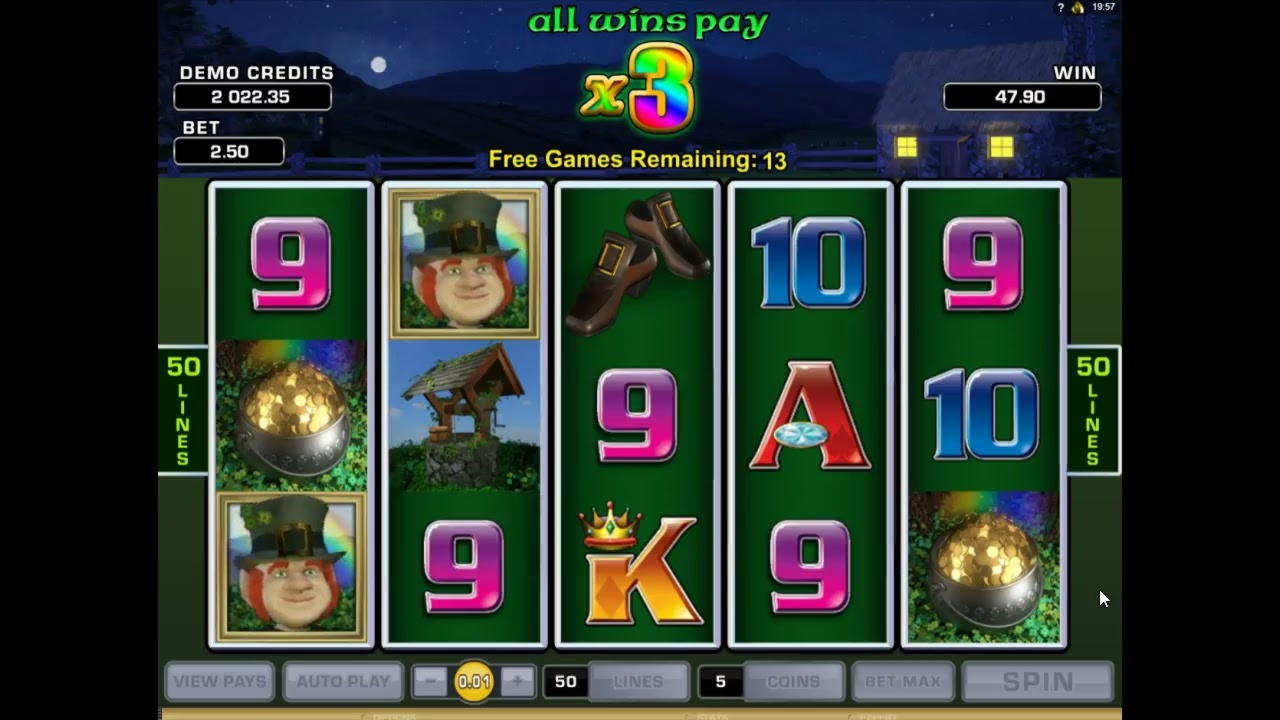Click the COINS button
Screen dimensions: 1280x720
(792, 681)
